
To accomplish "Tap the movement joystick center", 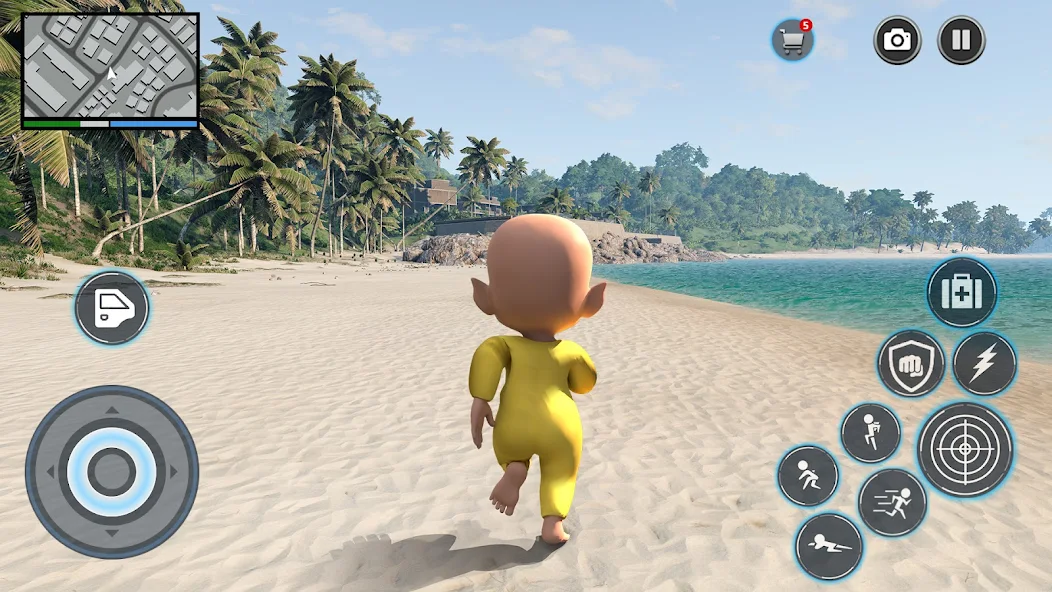I will click(x=111, y=471).
